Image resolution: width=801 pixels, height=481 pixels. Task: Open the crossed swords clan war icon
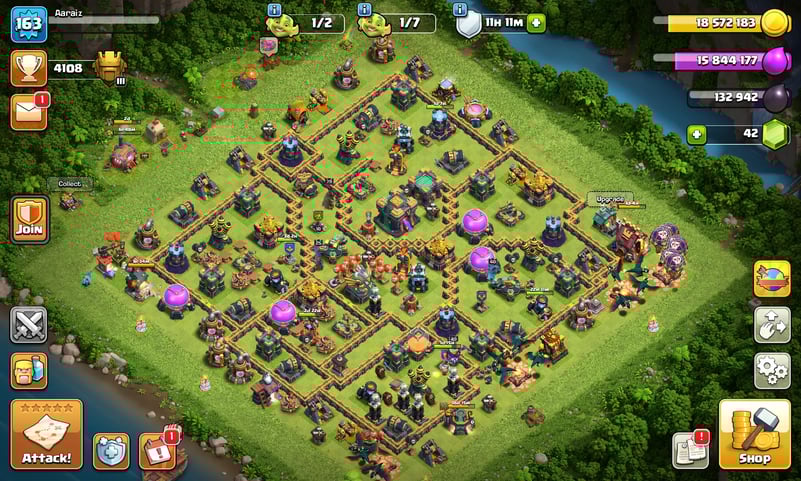click(x=29, y=324)
